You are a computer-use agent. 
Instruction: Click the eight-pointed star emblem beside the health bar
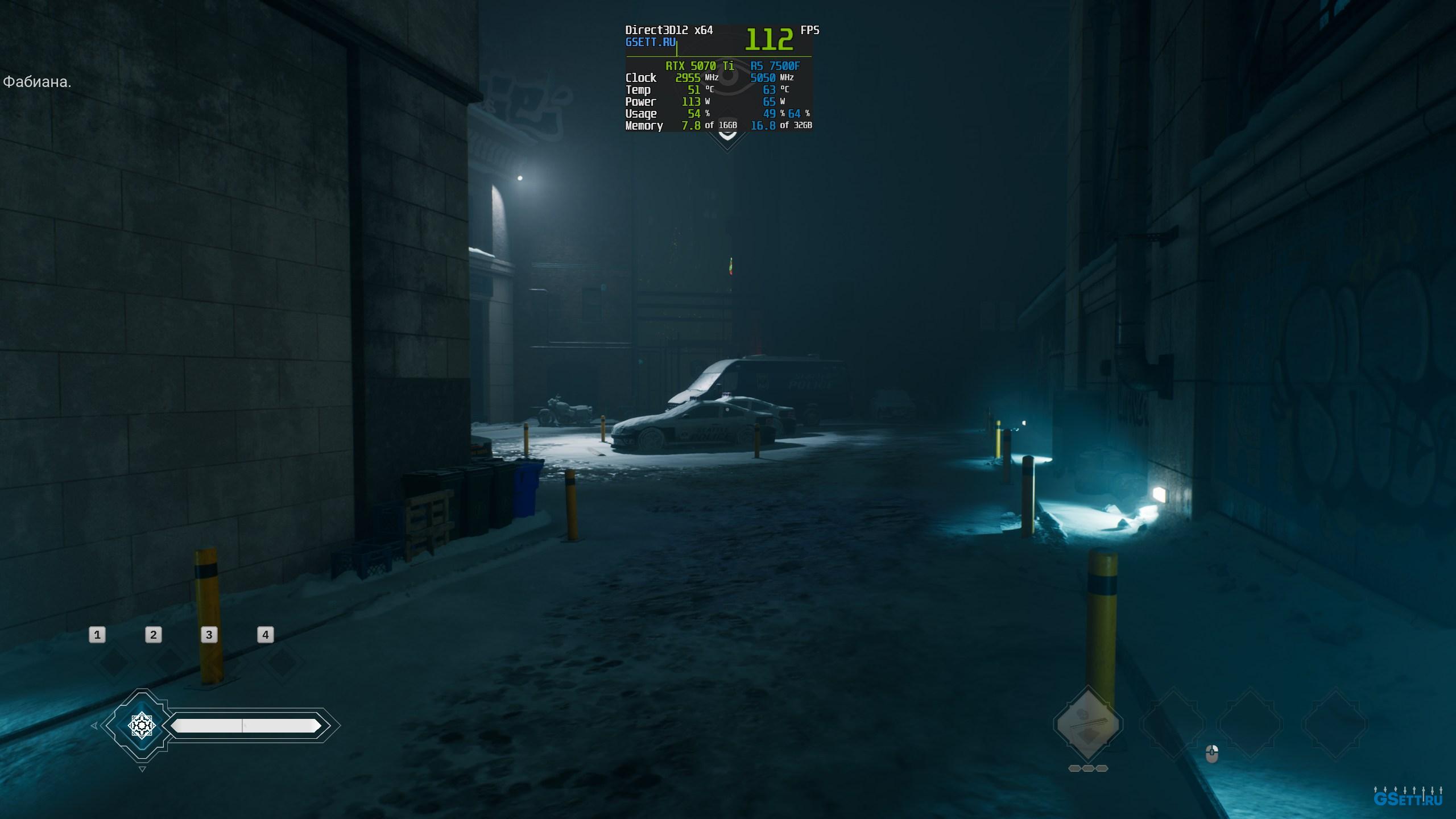142,725
